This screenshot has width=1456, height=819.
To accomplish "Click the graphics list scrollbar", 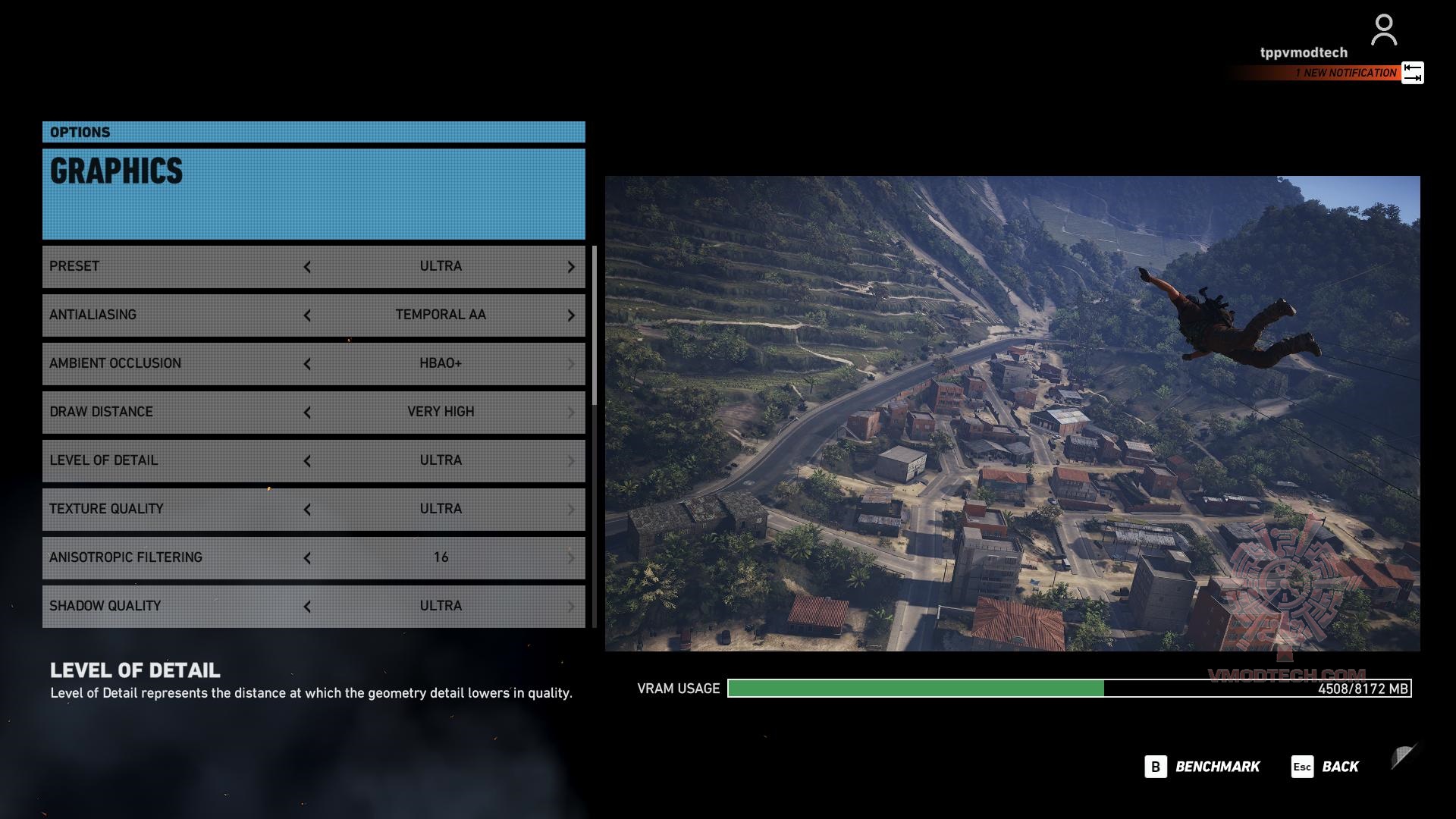I will point(595,326).
